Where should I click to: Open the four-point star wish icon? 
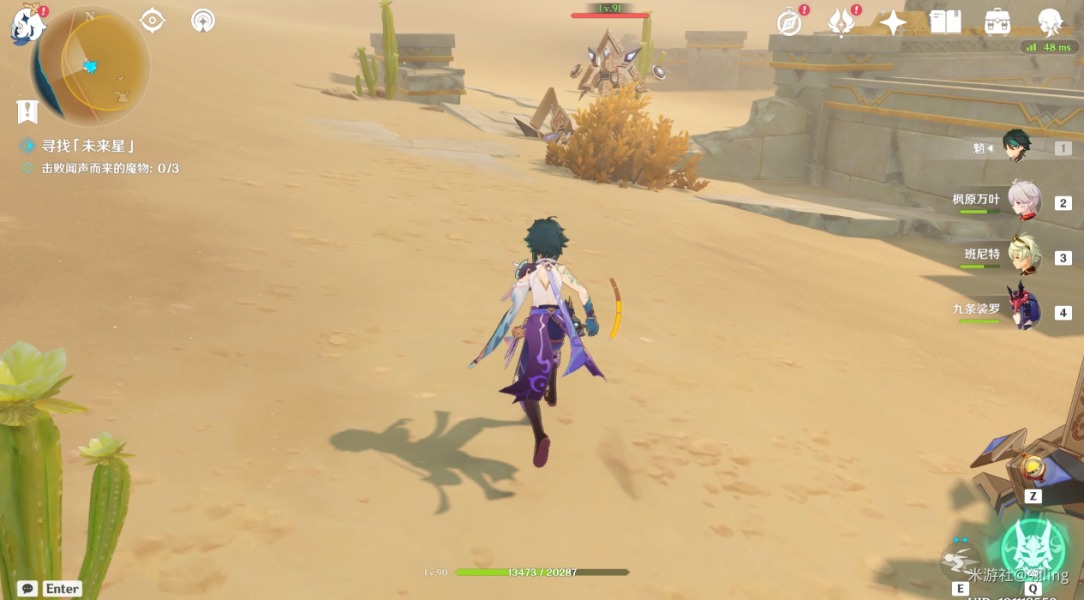coord(892,22)
